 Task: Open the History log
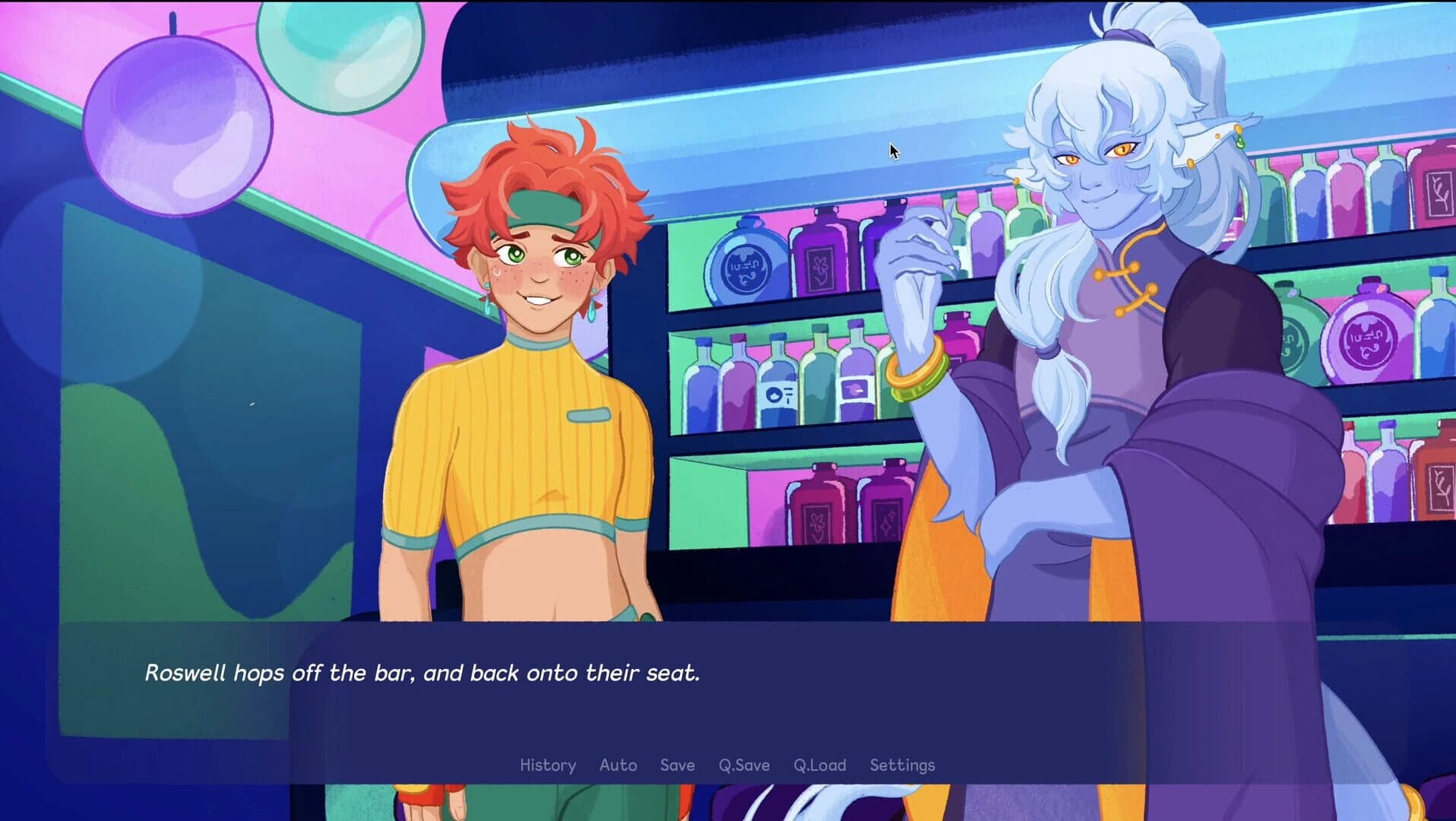click(548, 765)
